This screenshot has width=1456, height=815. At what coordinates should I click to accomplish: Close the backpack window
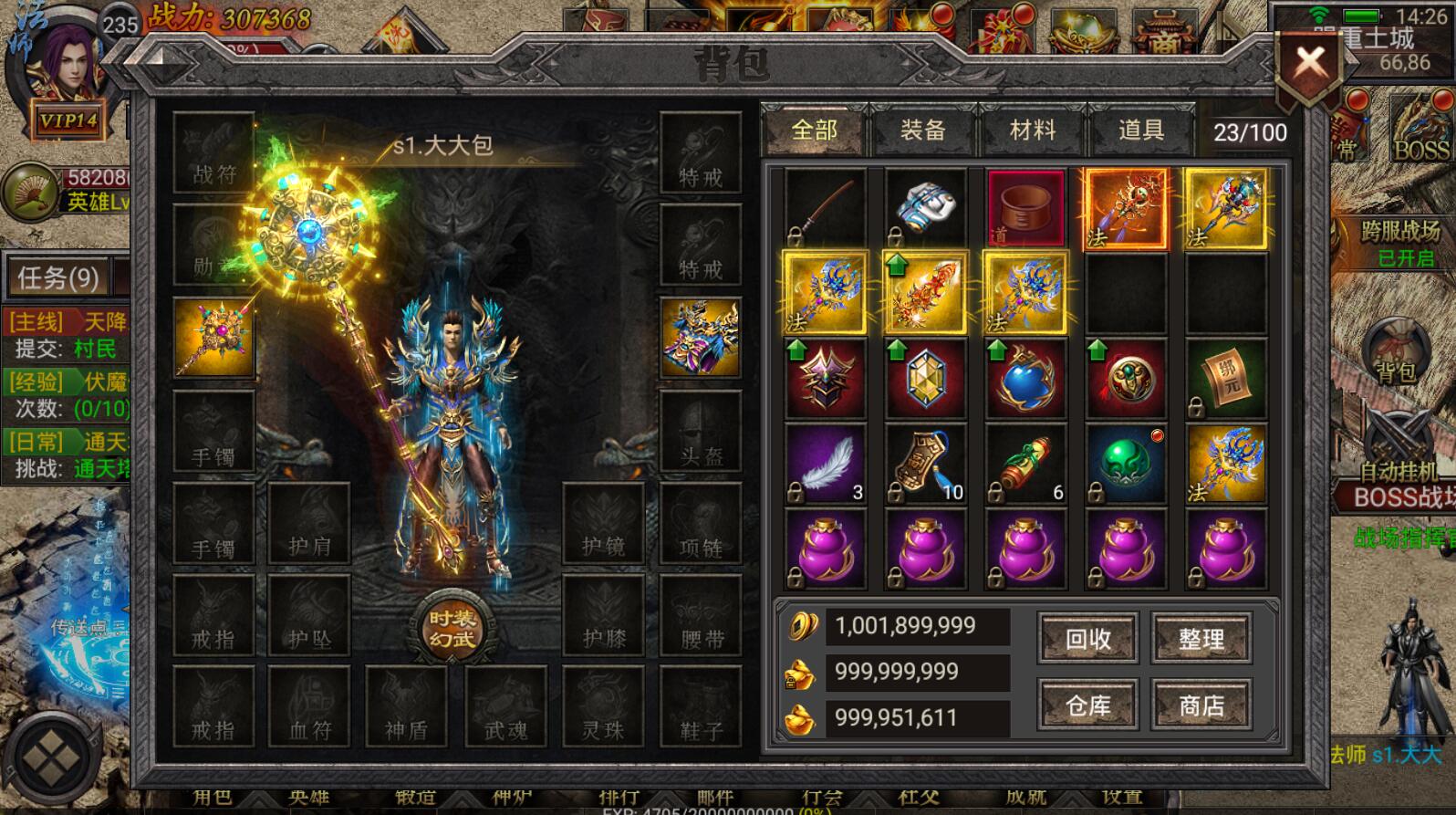pos(1310,64)
